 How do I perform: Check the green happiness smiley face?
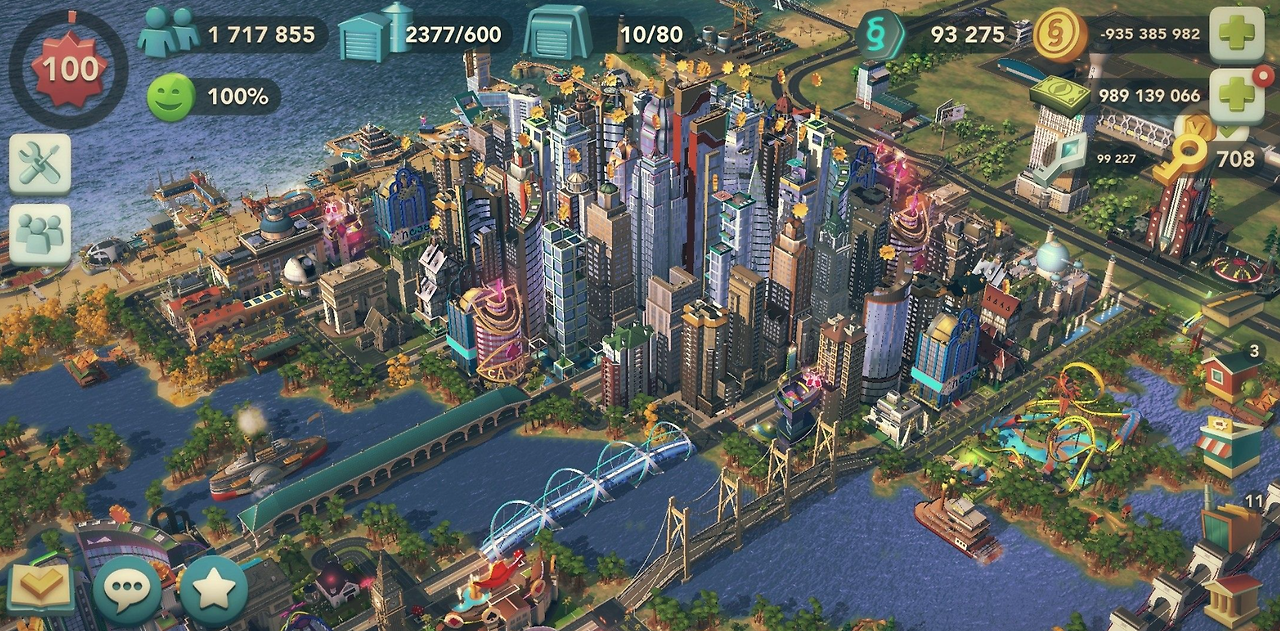coord(171,97)
